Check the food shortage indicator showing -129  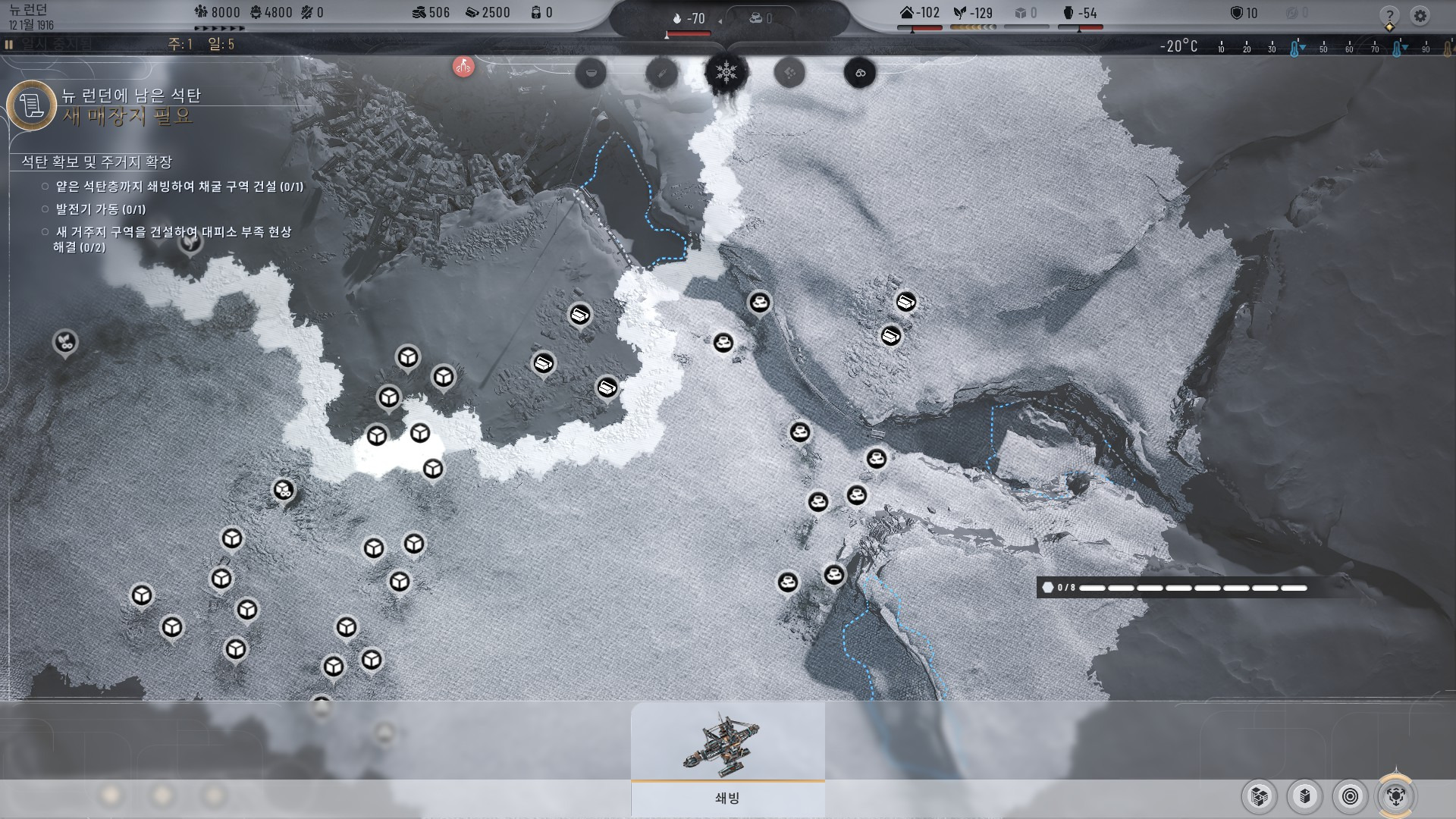pyautogui.click(x=973, y=13)
